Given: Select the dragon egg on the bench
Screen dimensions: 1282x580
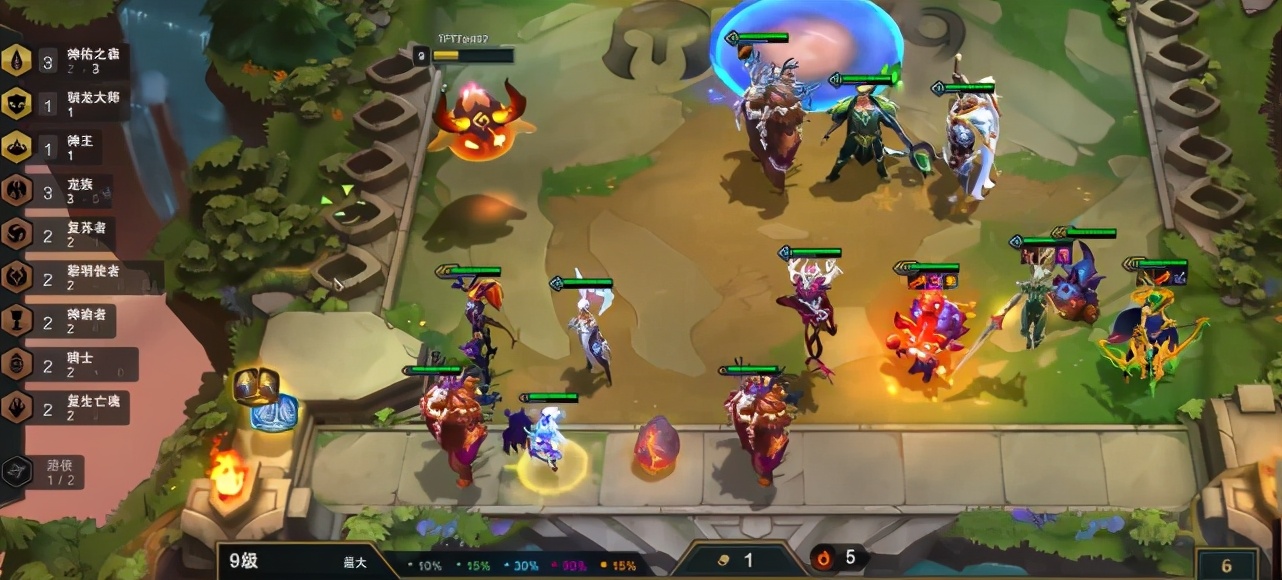Looking at the screenshot, I should tap(656, 444).
